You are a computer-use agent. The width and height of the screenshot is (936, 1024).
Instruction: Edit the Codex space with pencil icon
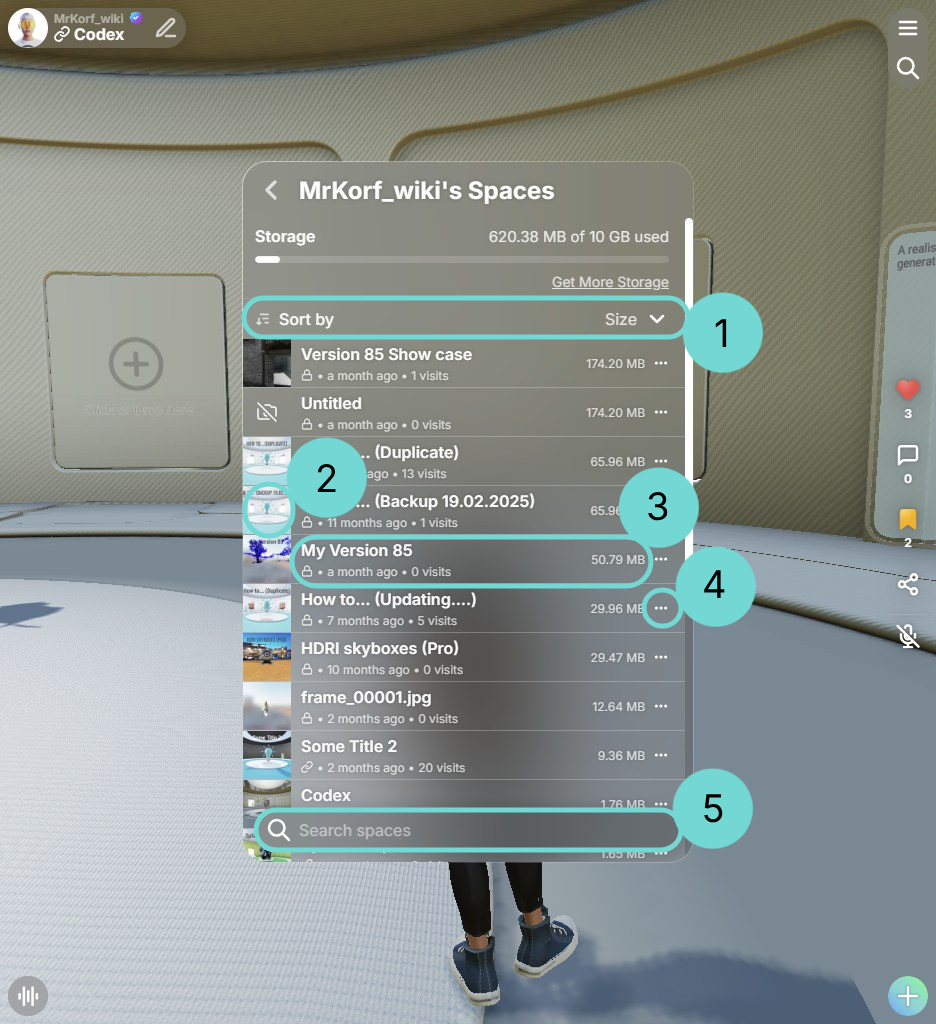point(166,28)
